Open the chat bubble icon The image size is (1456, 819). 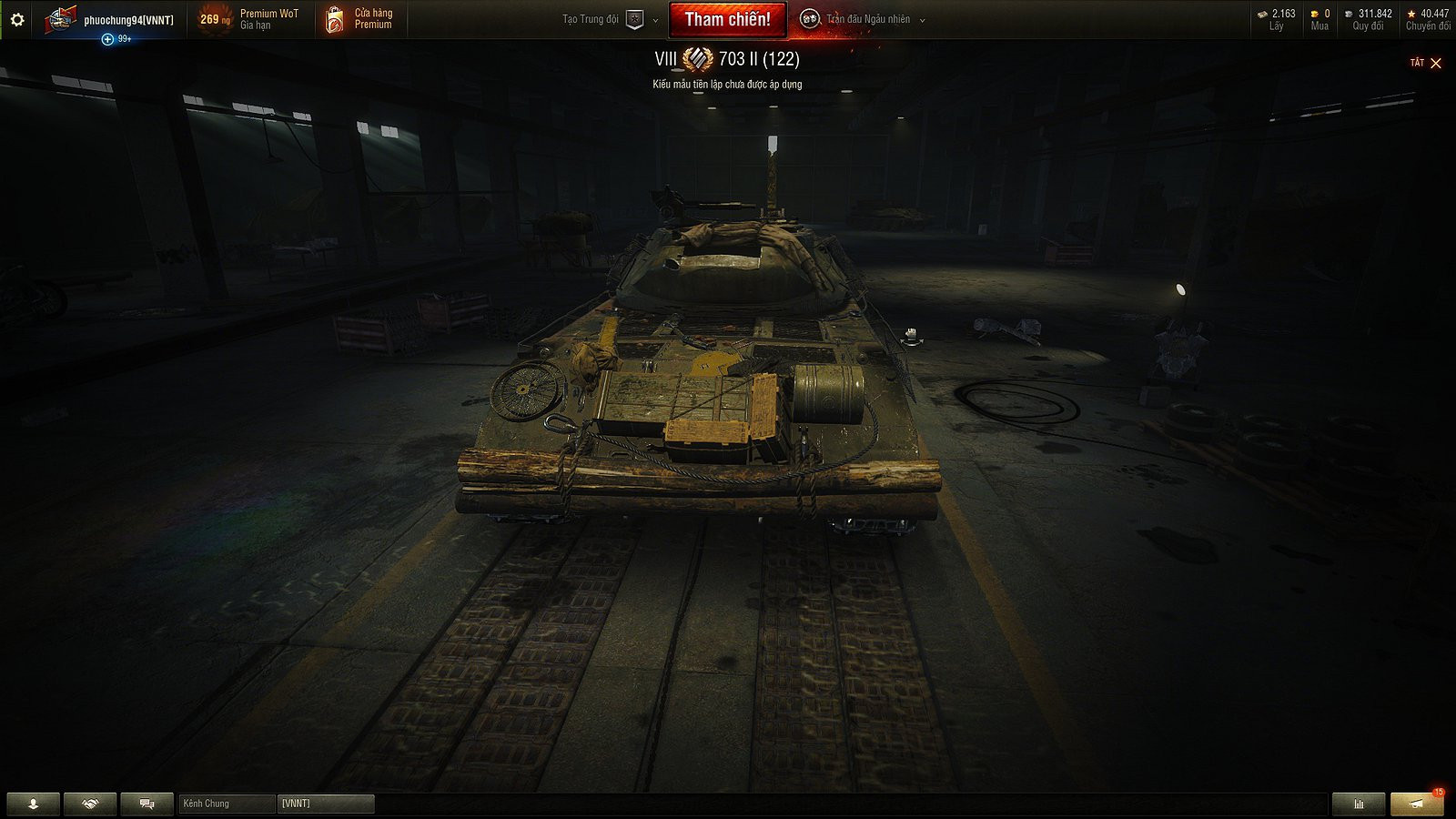[x=146, y=804]
